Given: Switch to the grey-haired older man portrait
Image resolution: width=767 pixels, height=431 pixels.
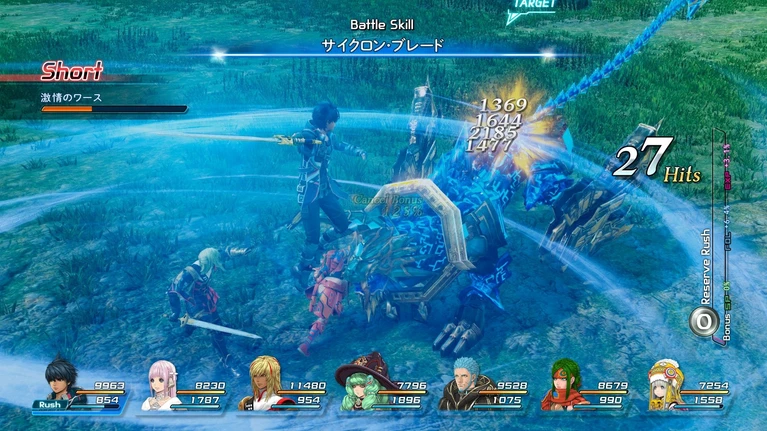Looking at the screenshot, I should [x=465, y=384].
